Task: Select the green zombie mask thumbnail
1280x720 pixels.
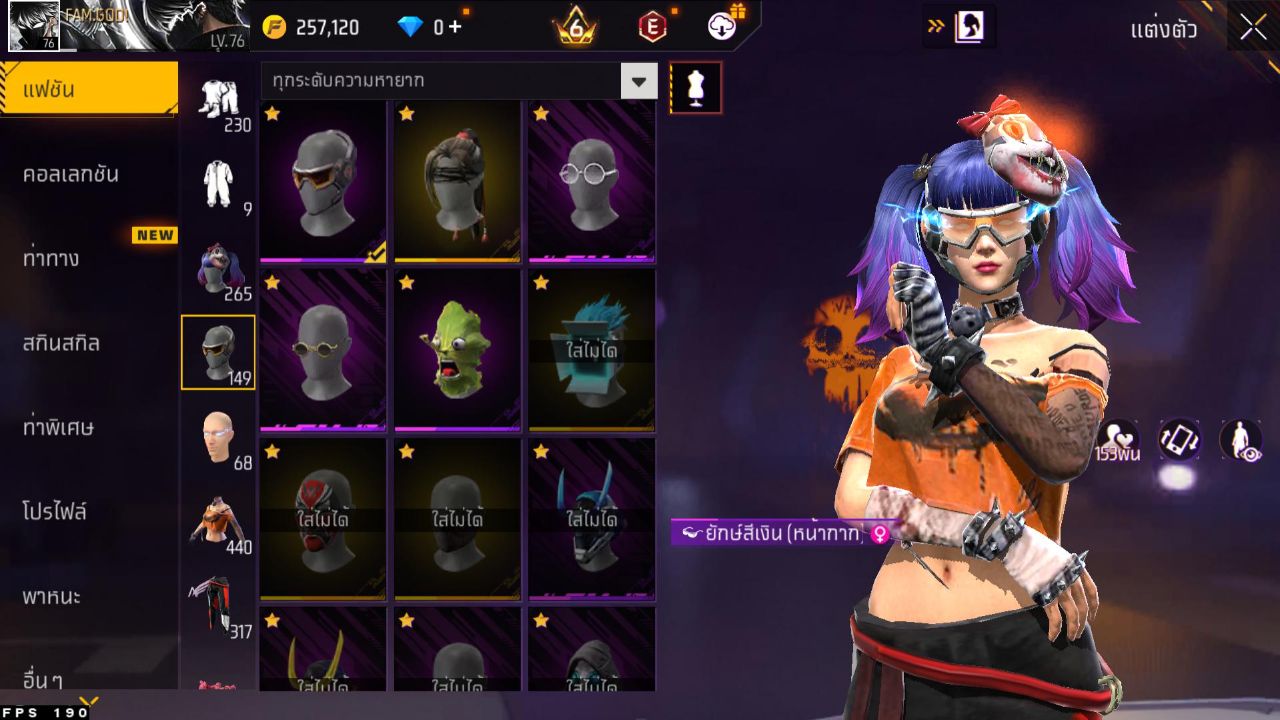Action: click(x=457, y=350)
